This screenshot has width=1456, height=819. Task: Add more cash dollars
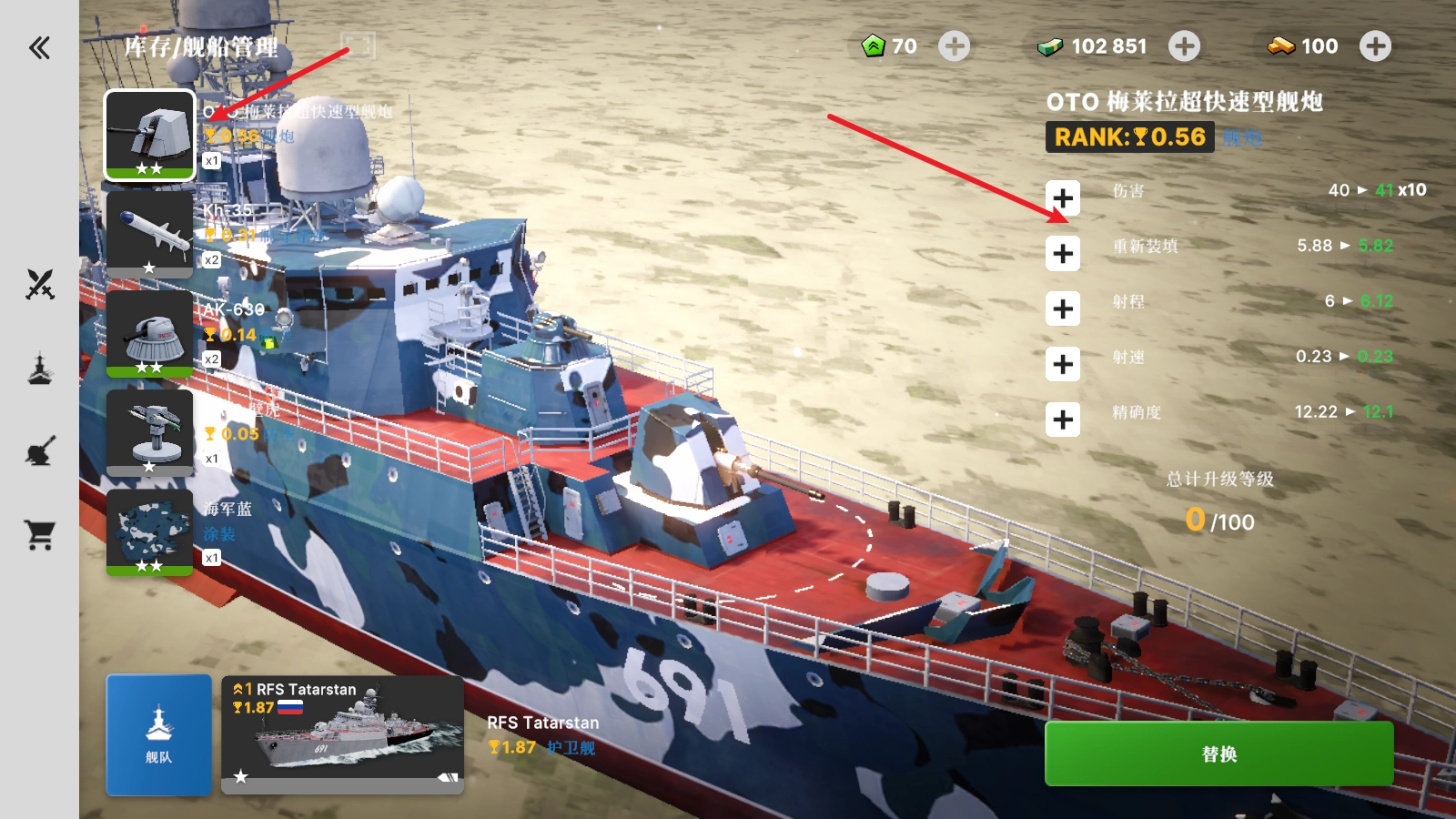click(x=1184, y=46)
